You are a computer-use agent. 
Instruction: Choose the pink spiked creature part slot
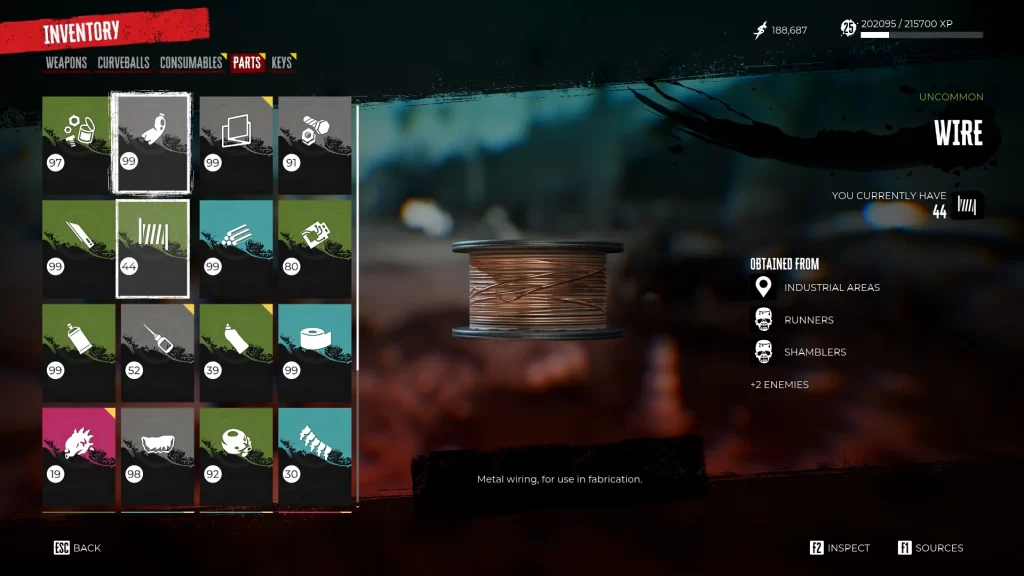[x=78, y=456]
